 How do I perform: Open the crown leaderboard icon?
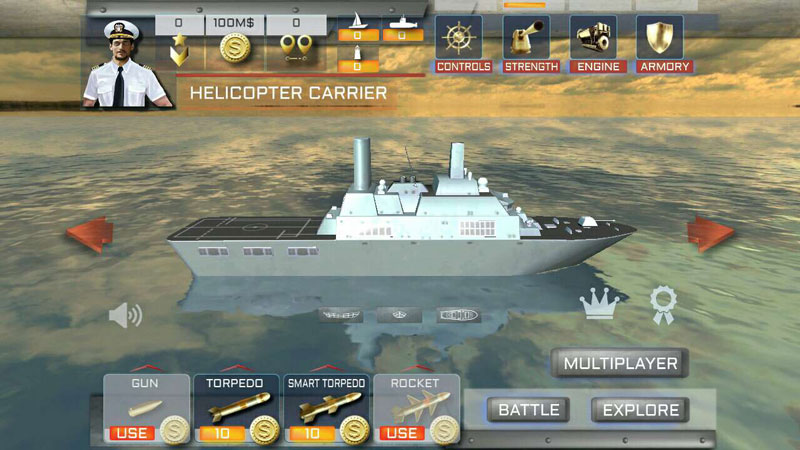click(x=600, y=304)
